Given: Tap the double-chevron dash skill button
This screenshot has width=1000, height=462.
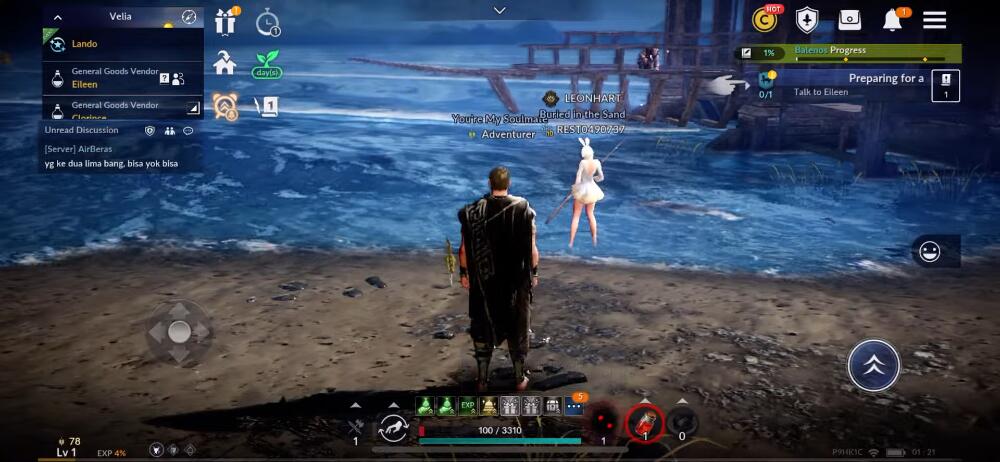Looking at the screenshot, I should 873,365.
